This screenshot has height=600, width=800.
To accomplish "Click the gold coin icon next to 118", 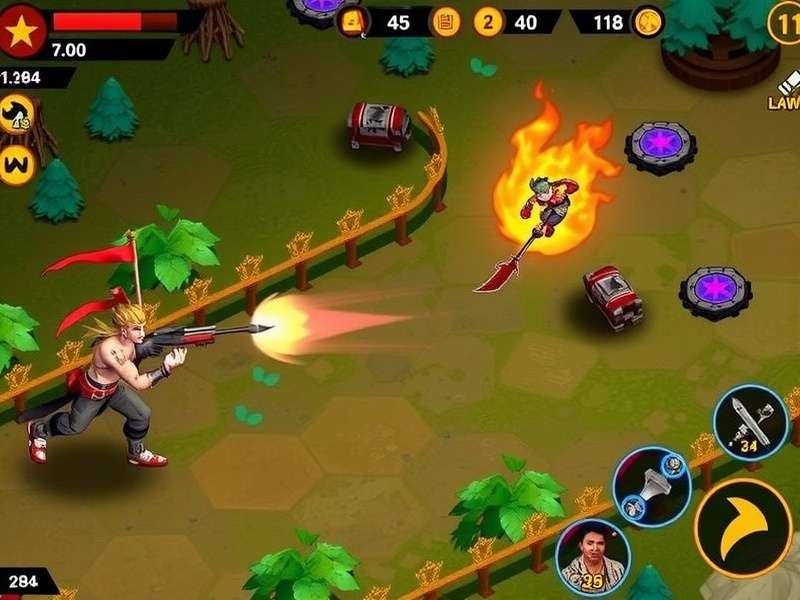I will [647, 21].
